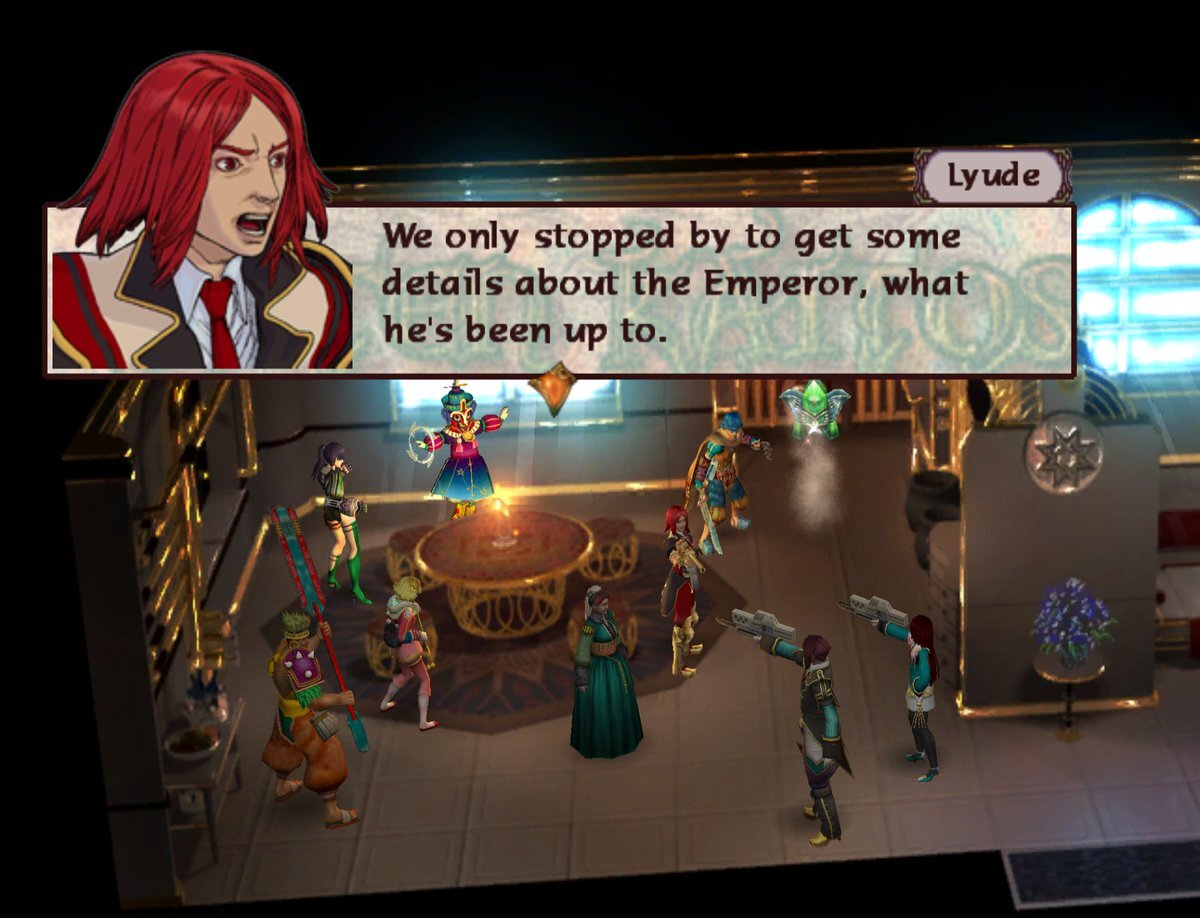Click the orange diamond continue indicator
The height and width of the screenshot is (918, 1200).
pos(552,388)
